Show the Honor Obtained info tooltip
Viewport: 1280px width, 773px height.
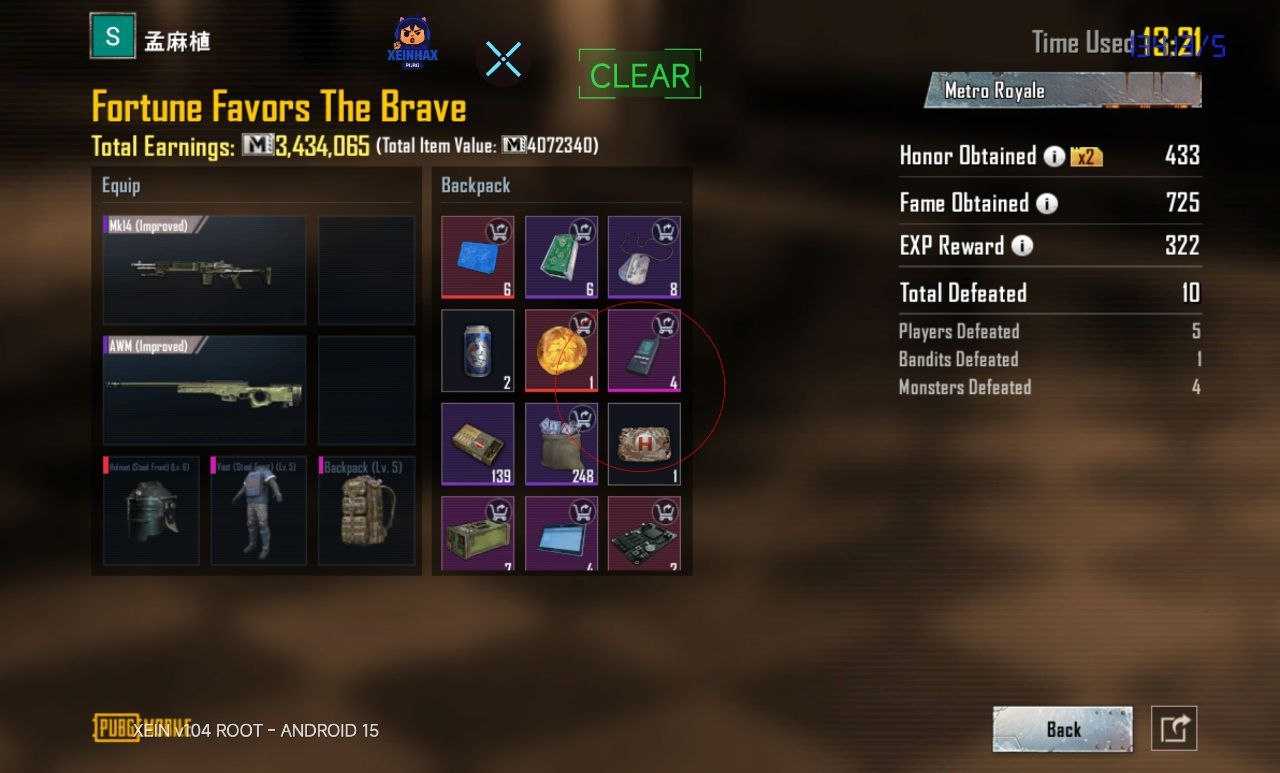tap(1054, 156)
